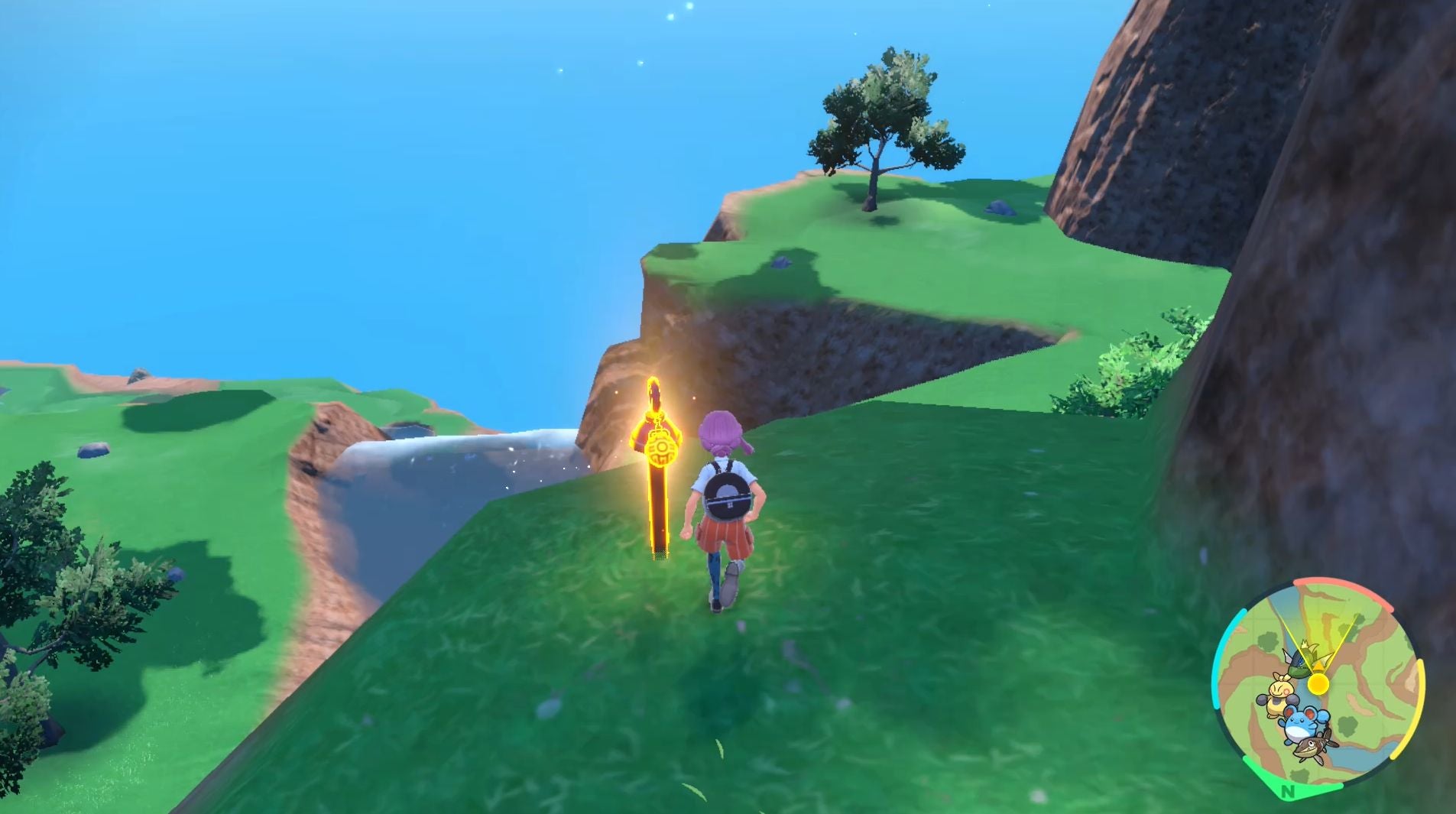Click the N compass indicator on the minimap
Viewport: 1456px width, 814px height.
coord(1288,792)
